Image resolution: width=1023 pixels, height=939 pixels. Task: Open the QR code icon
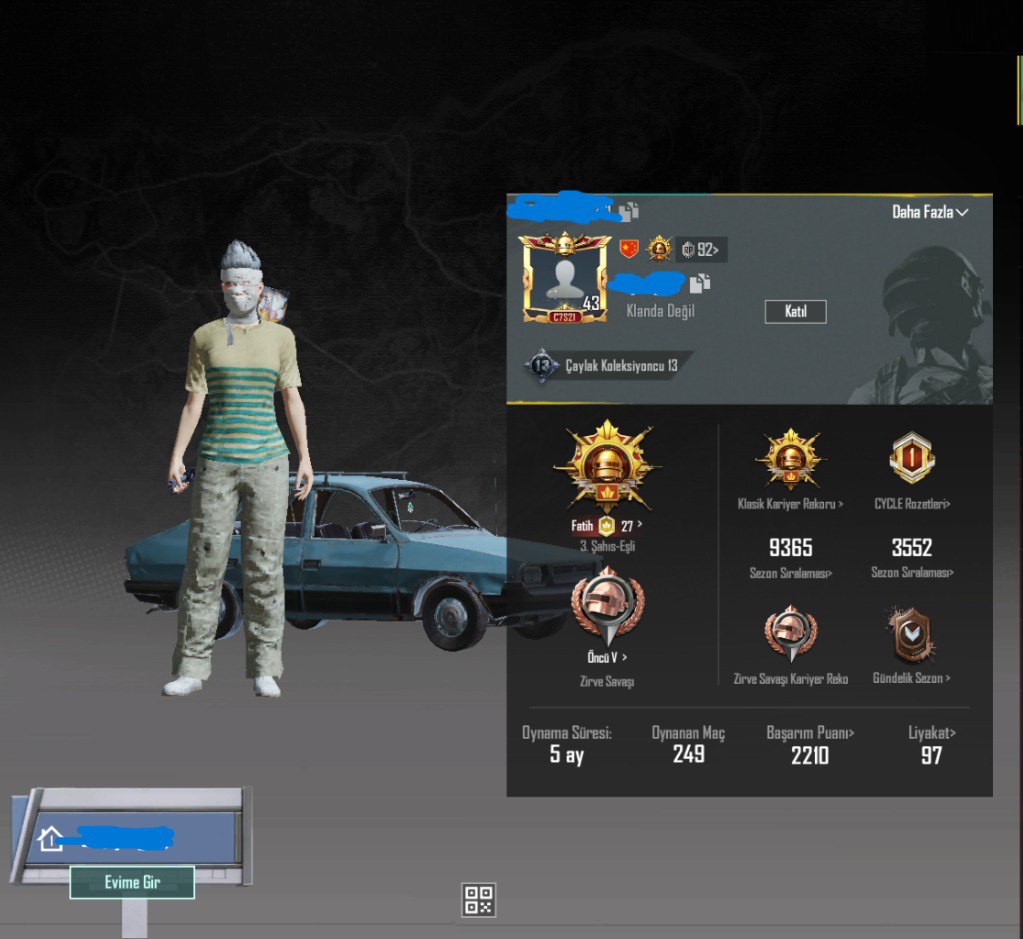coord(479,899)
